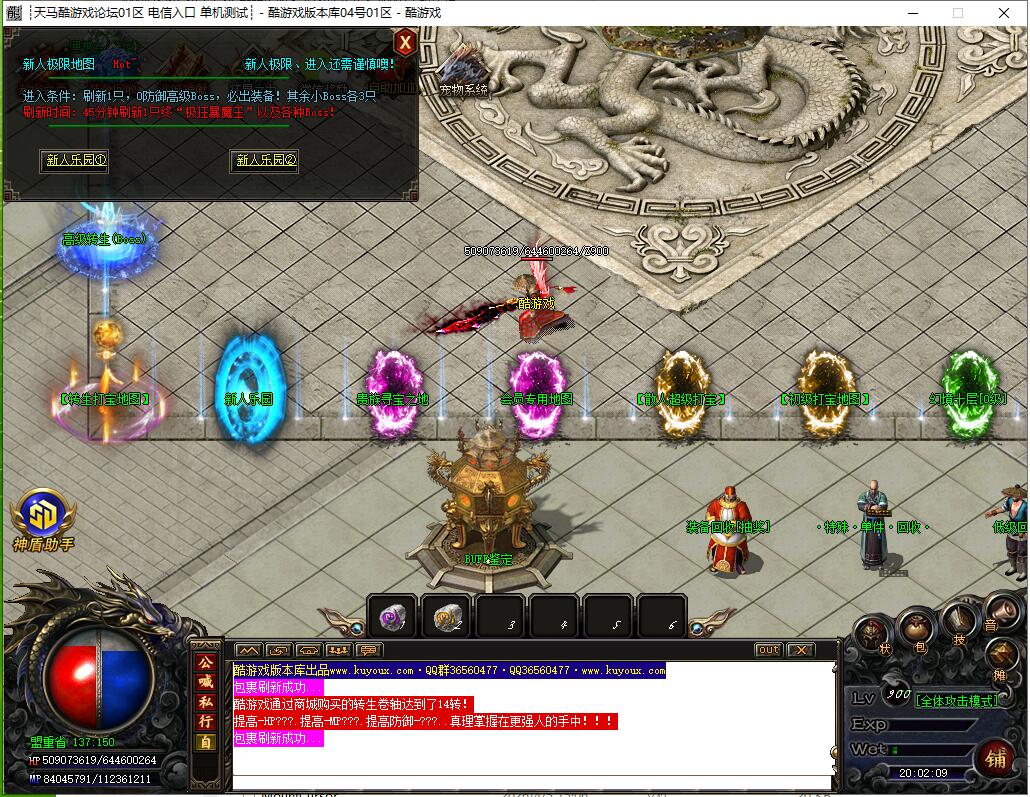The height and width of the screenshot is (797, 1030).
Task: Choose the 新人乐园② option
Action: point(265,160)
